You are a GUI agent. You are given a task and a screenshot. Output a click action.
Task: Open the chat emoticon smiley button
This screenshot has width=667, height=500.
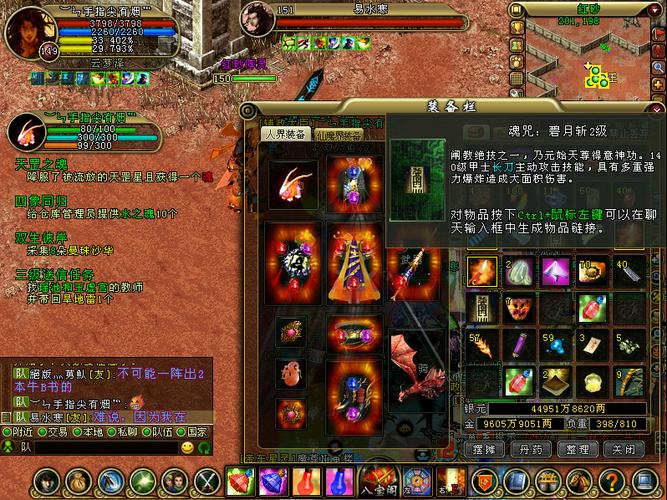click(187, 448)
